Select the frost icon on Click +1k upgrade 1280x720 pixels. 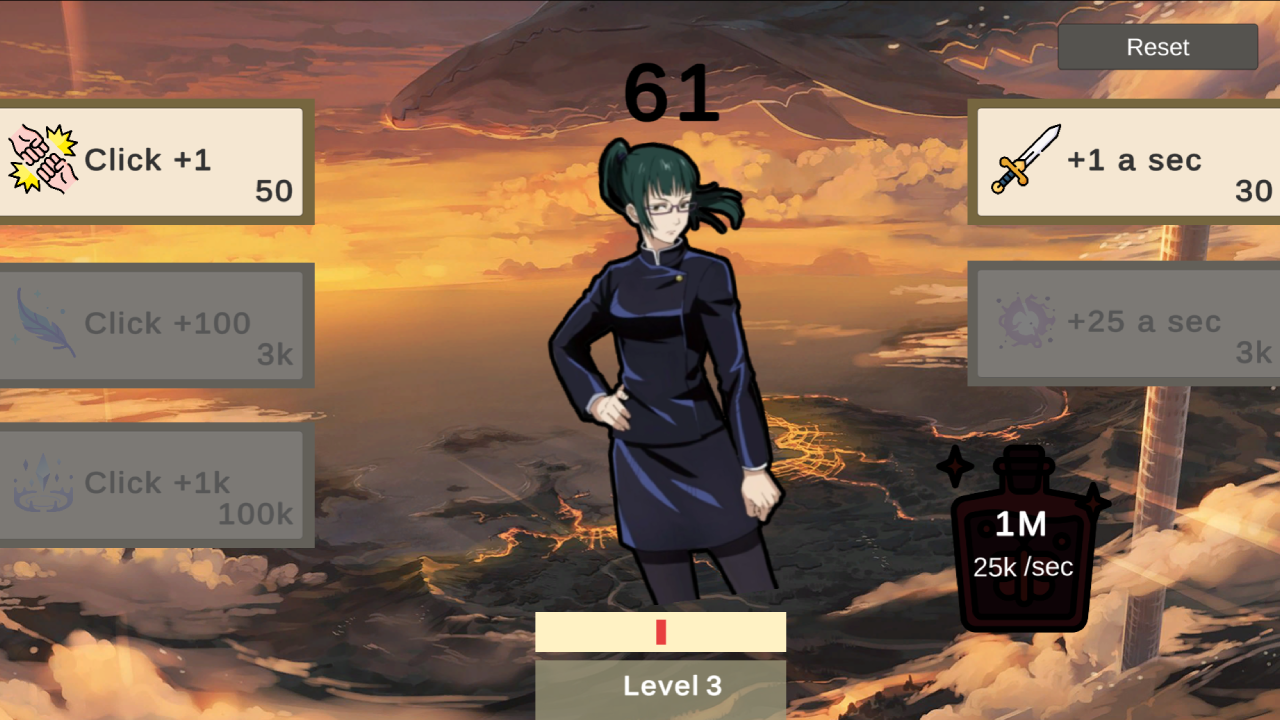pos(42,483)
